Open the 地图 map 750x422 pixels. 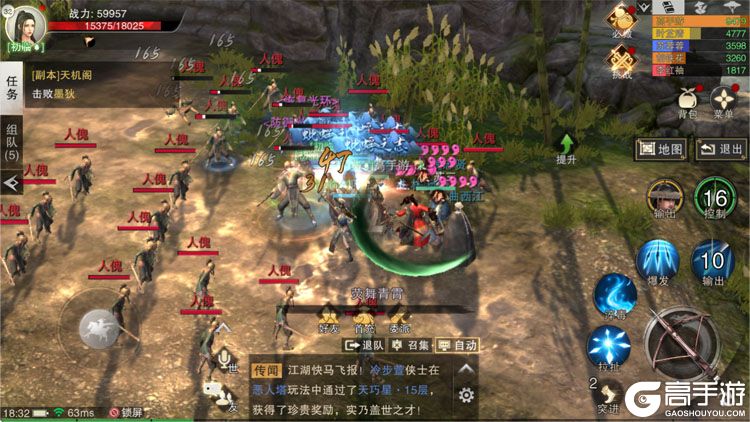(x=661, y=150)
